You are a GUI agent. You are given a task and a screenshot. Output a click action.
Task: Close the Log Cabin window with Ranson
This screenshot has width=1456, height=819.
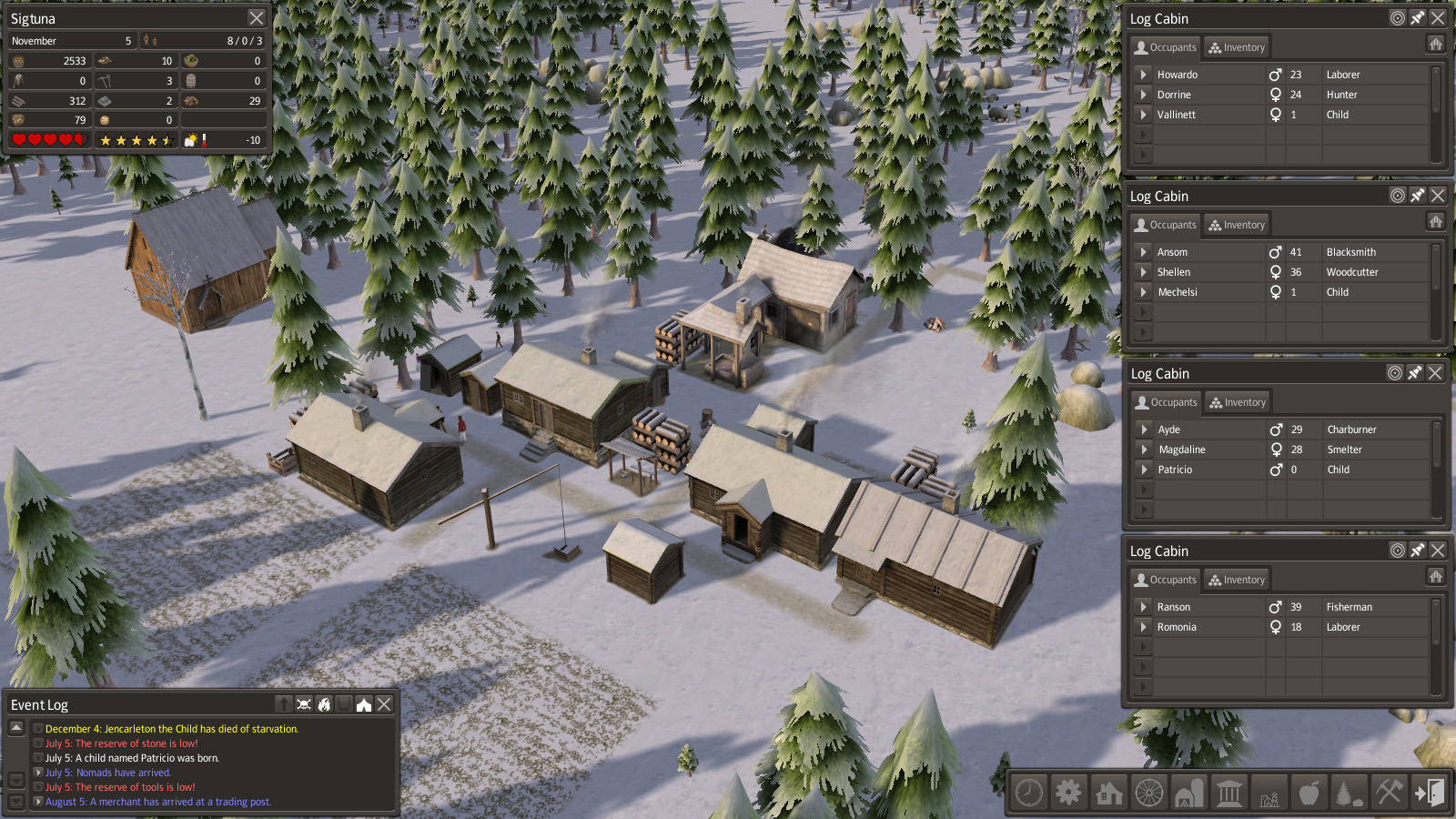pos(1438,551)
